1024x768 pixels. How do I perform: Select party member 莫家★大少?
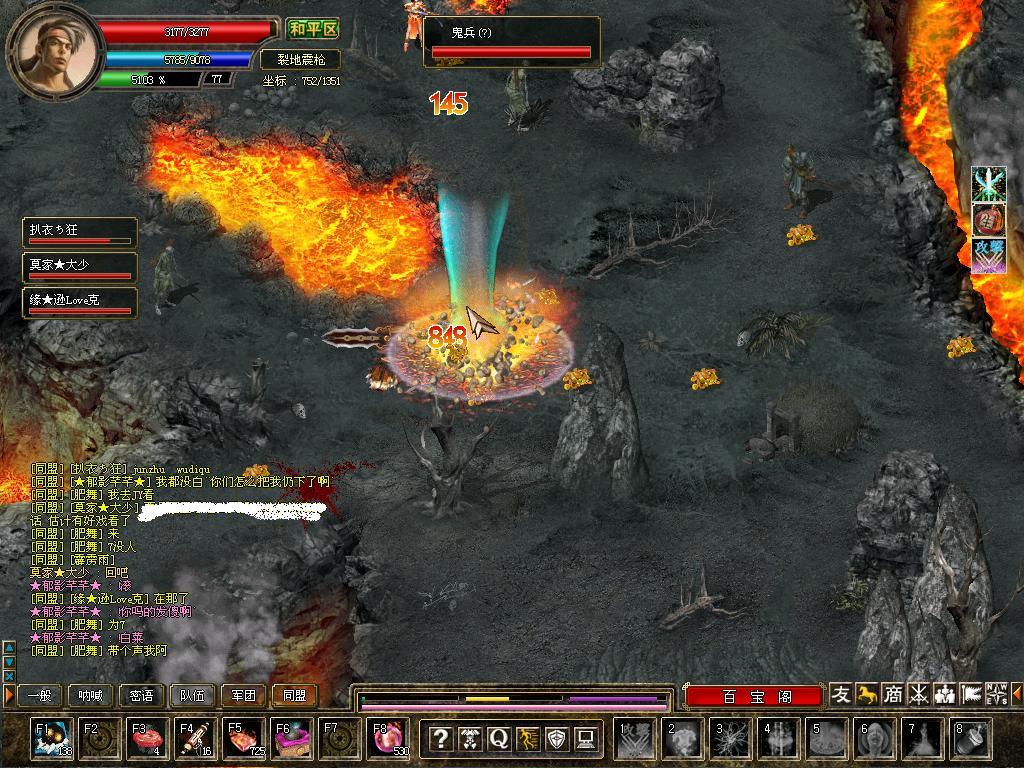click(80, 267)
